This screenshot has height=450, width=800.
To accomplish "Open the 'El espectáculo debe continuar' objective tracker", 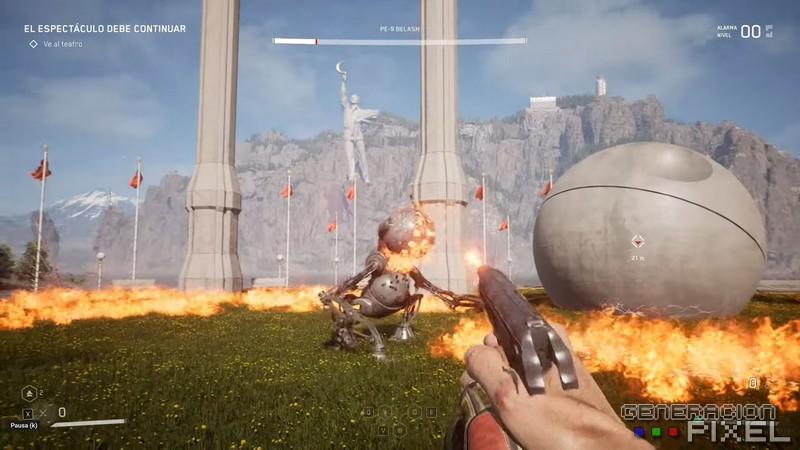I will pos(105,29).
